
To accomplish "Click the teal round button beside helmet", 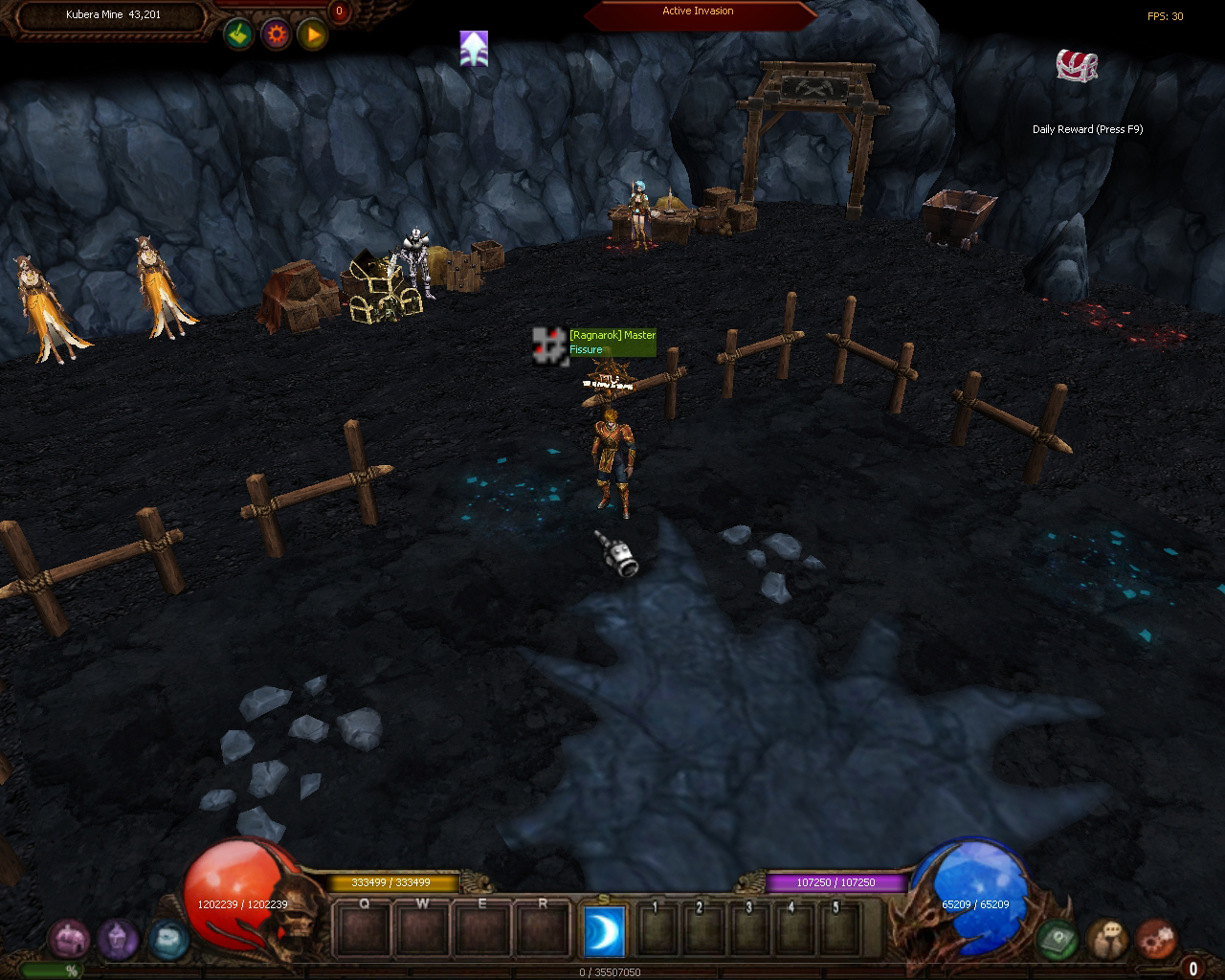I will (x=168, y=940).
